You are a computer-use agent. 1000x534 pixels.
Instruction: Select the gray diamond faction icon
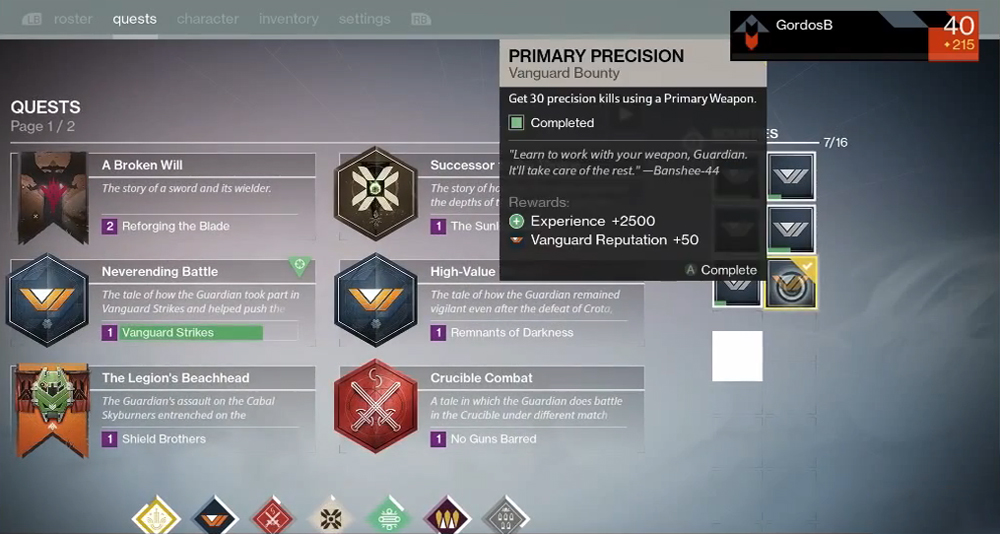click(x=504, y=518)
